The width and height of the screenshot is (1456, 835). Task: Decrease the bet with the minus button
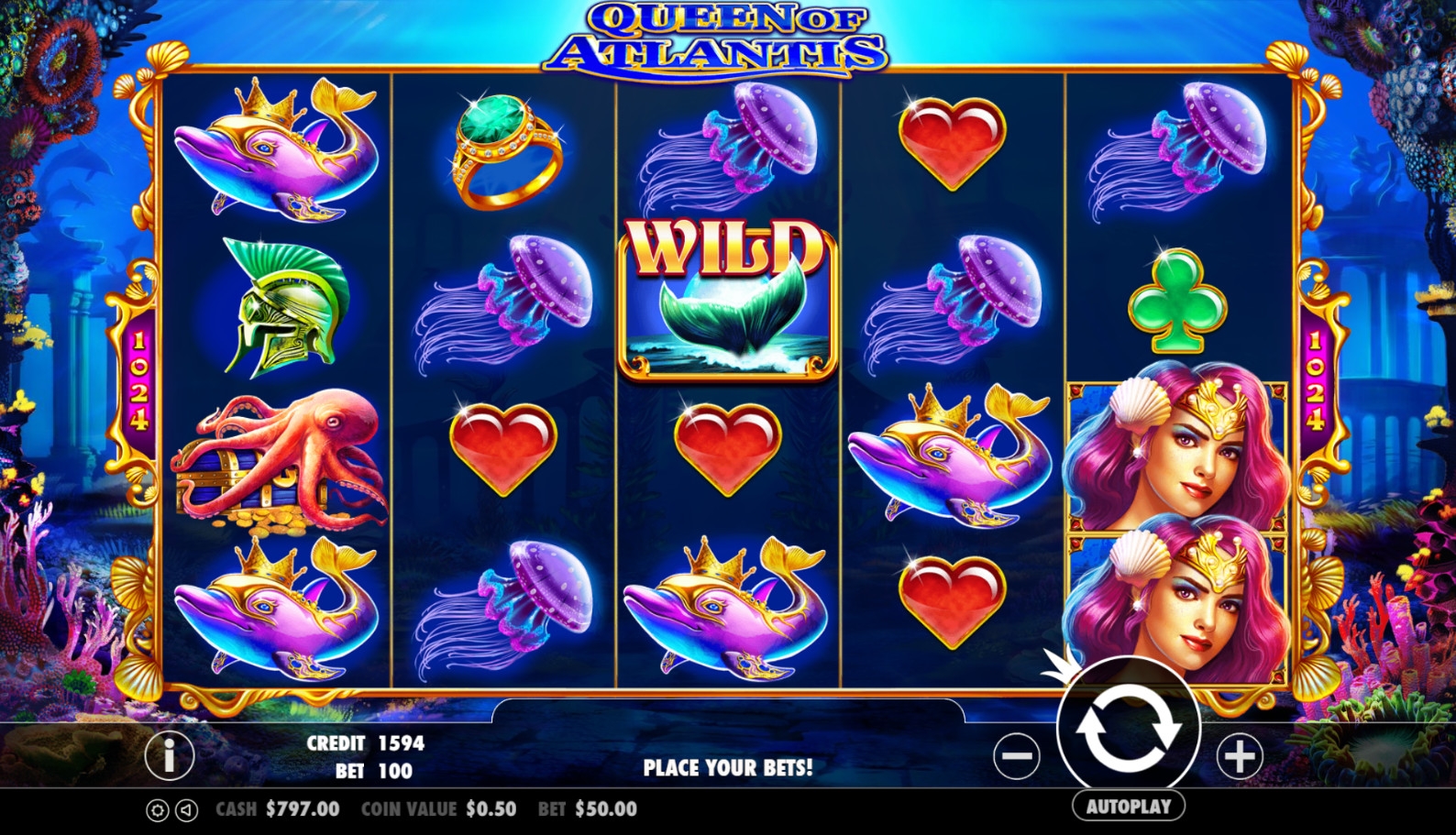tap(1016, 756)
